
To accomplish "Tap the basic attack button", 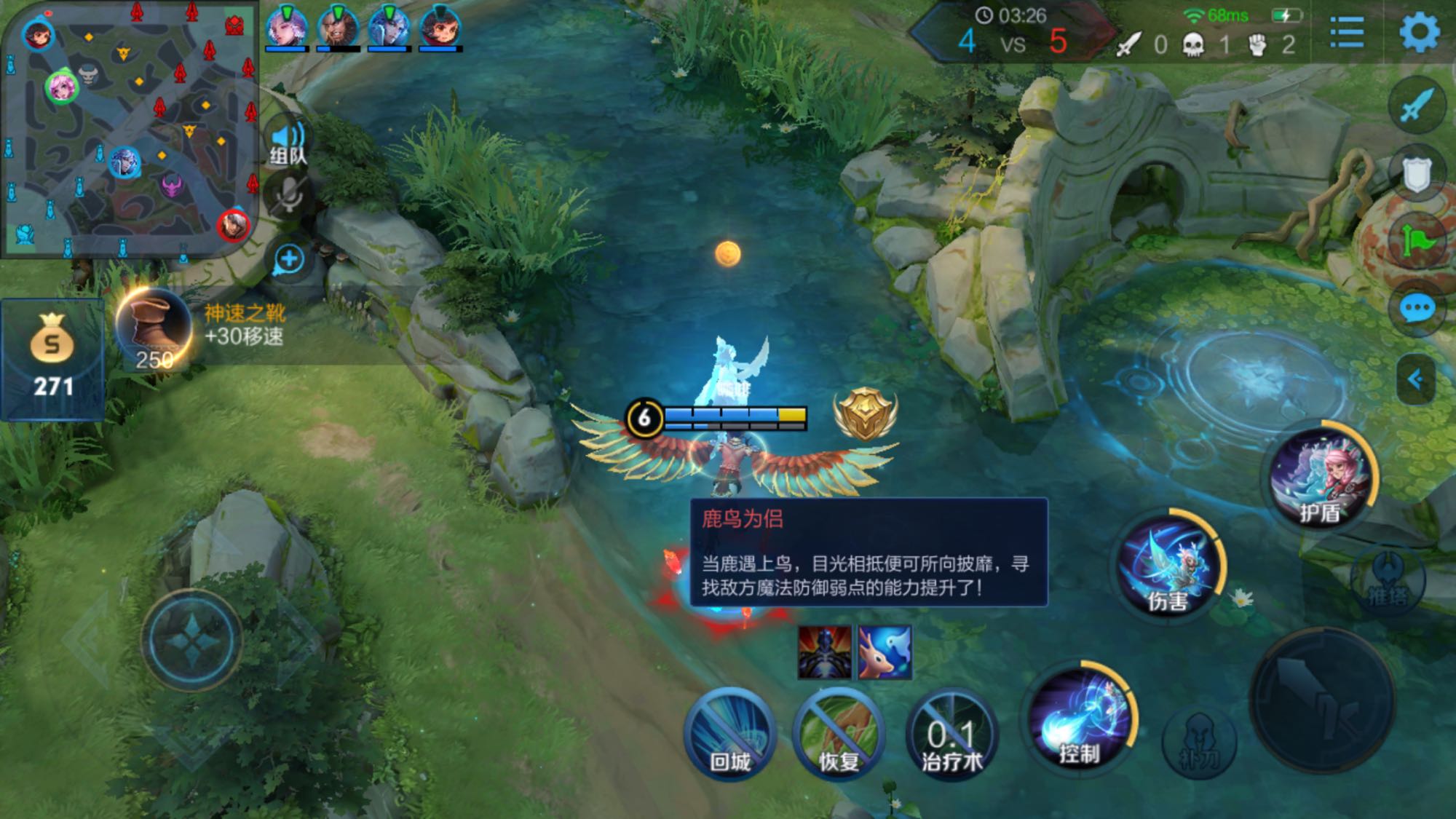I will pyautogui.click(x=1323, y=700).
